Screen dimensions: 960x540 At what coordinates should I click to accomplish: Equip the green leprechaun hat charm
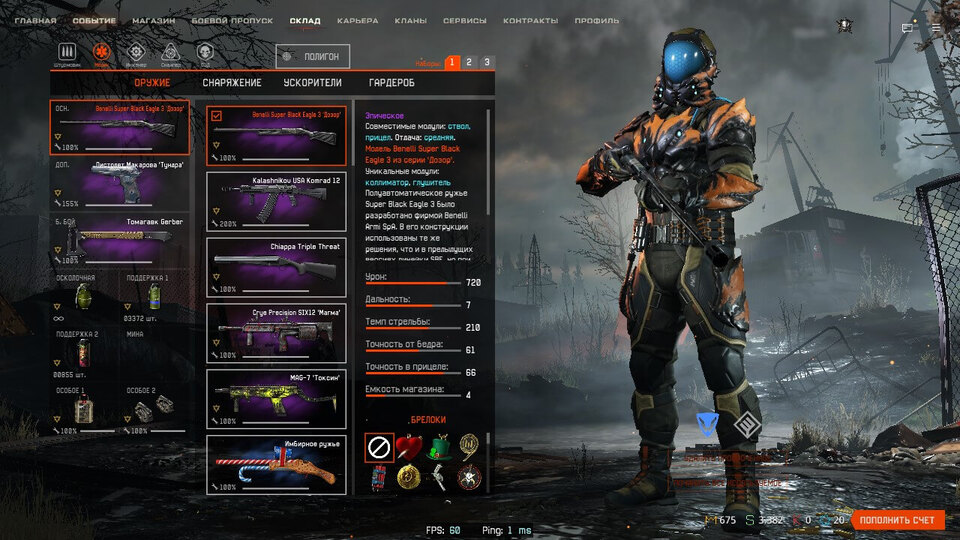click(438, 446)
